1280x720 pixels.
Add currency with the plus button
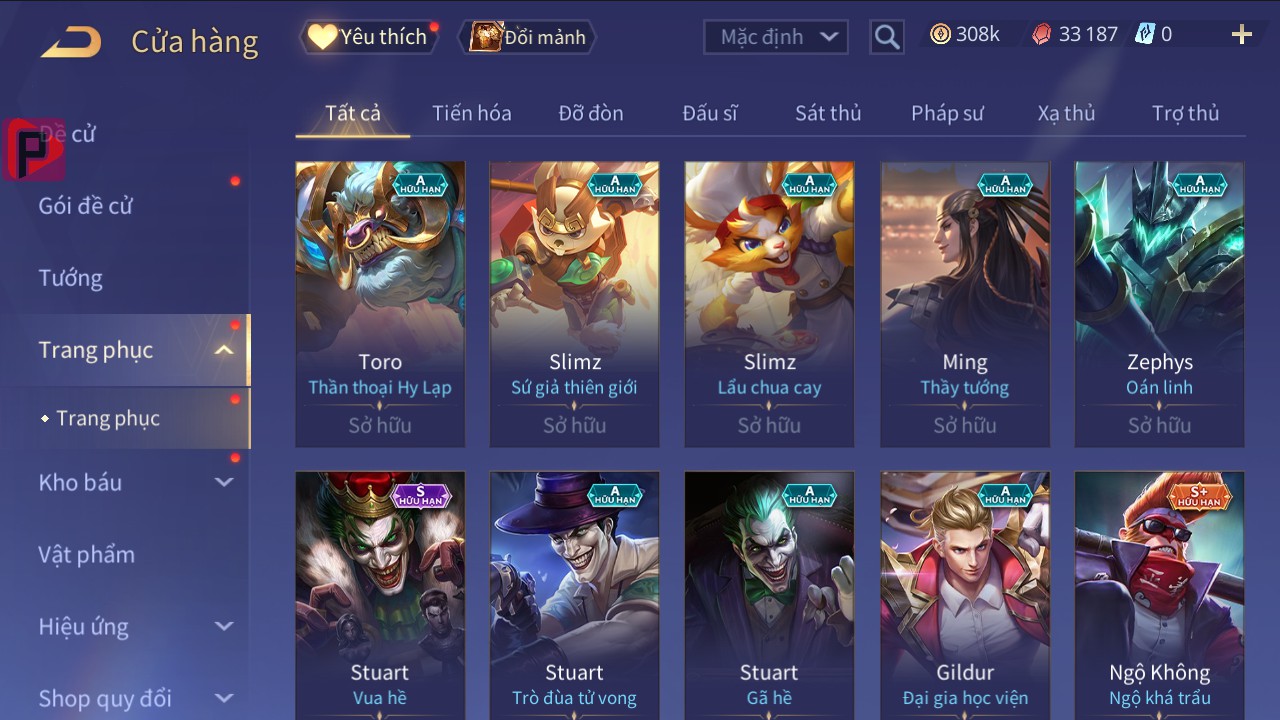point(1241,35)
